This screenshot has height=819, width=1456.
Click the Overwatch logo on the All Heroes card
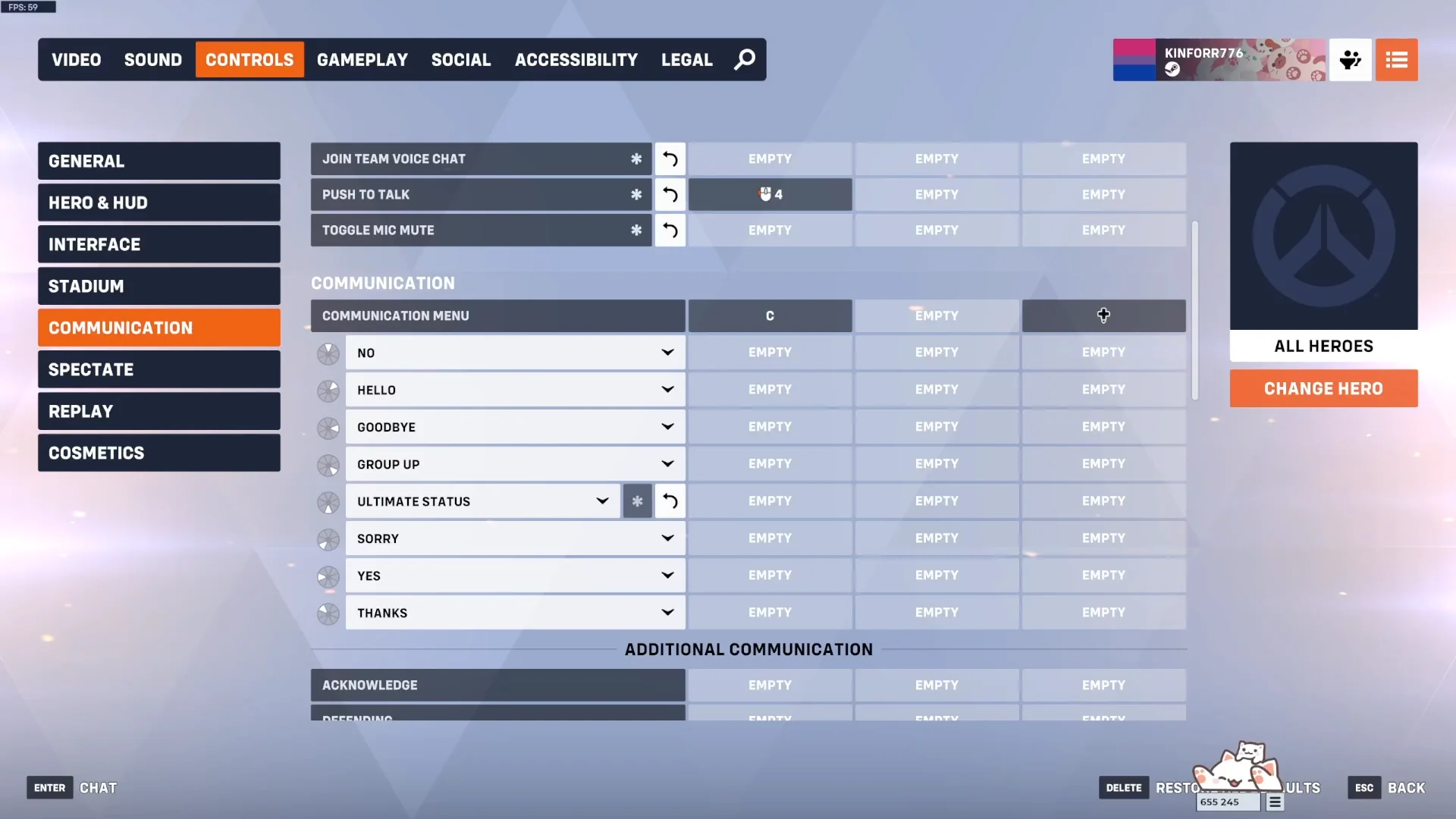[1323, 236]
